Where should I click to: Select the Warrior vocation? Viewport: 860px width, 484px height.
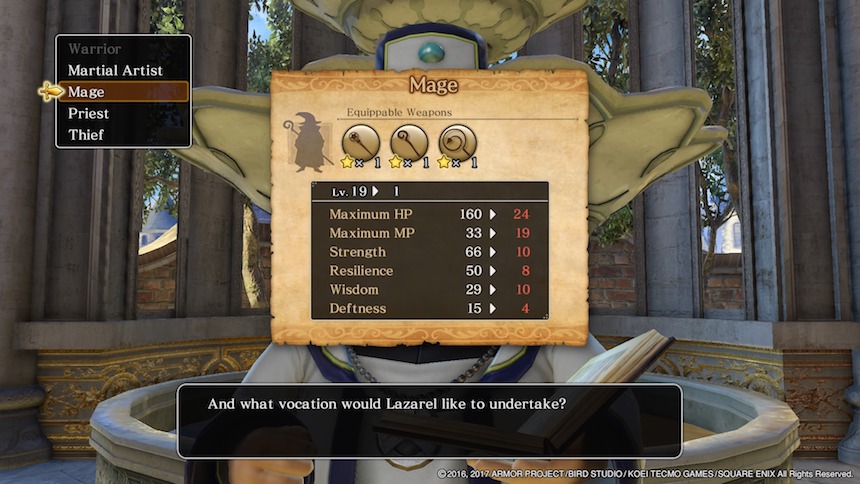pos(95,49)
